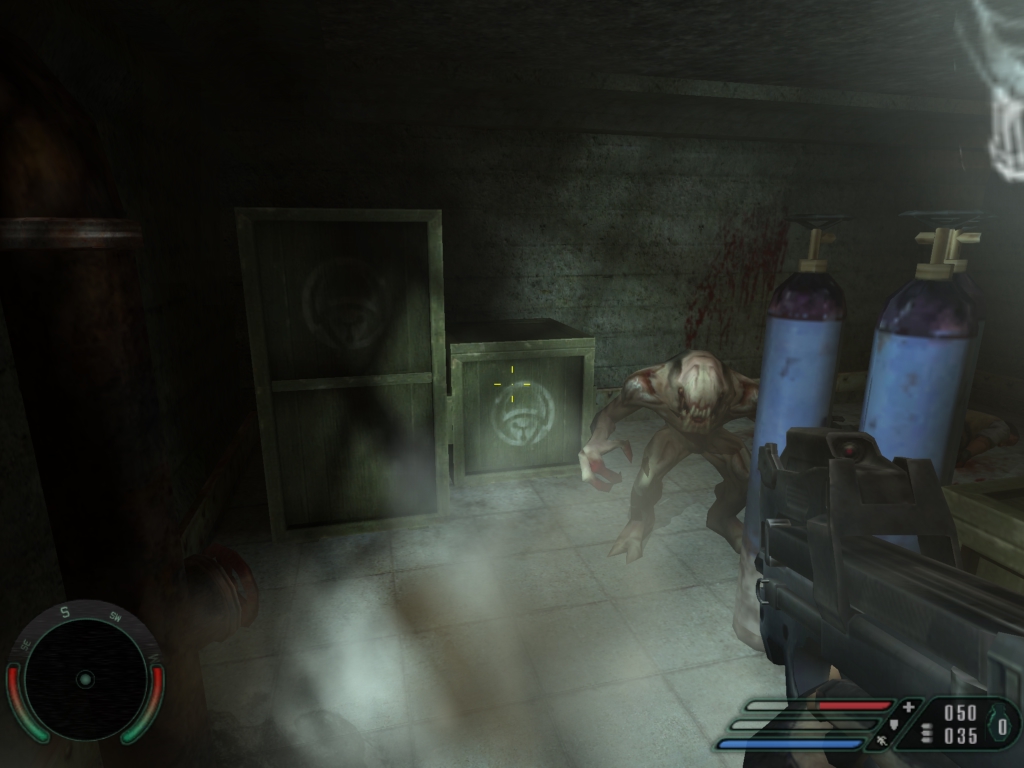Viewport: 1024px width, 768px height.
Task: Click the running man stamina icon
Action: [882, 741]
